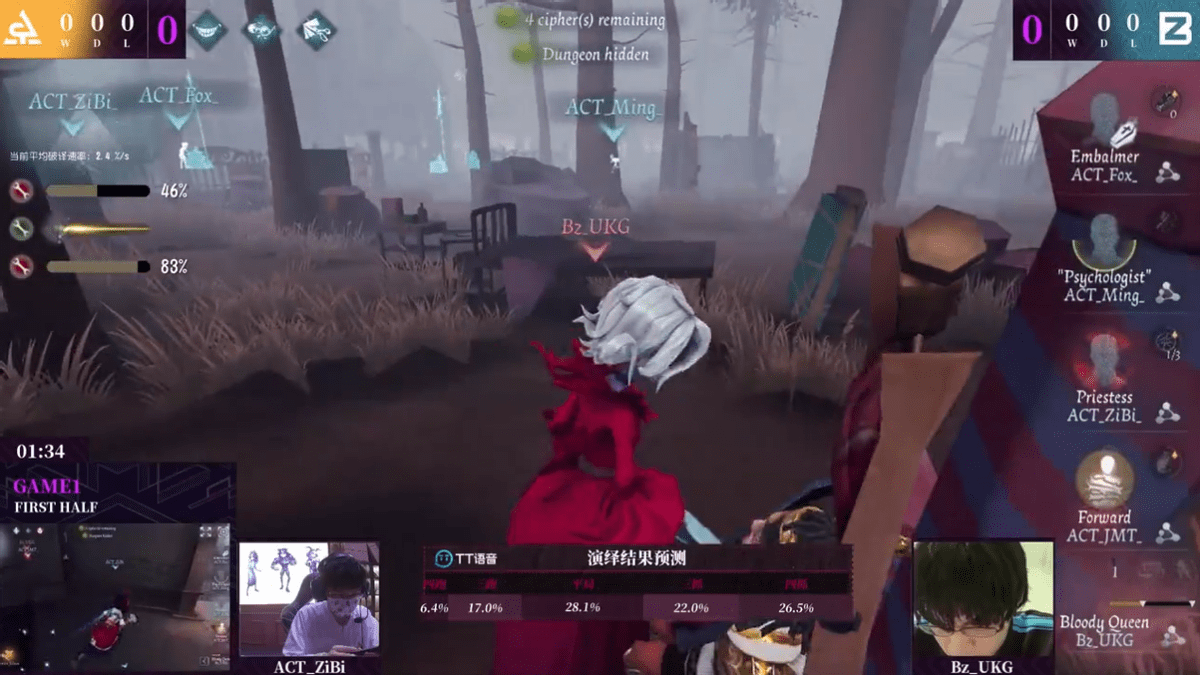Click the orange ACT team logo
Viewport: 1200px width, 675px height.
pos(22,30)
